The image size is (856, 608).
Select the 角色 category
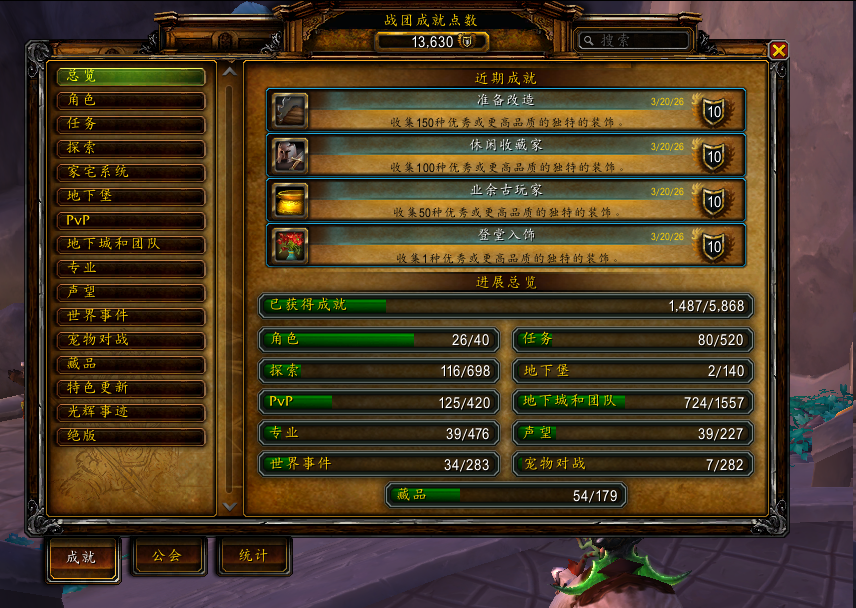click(130, 100)
